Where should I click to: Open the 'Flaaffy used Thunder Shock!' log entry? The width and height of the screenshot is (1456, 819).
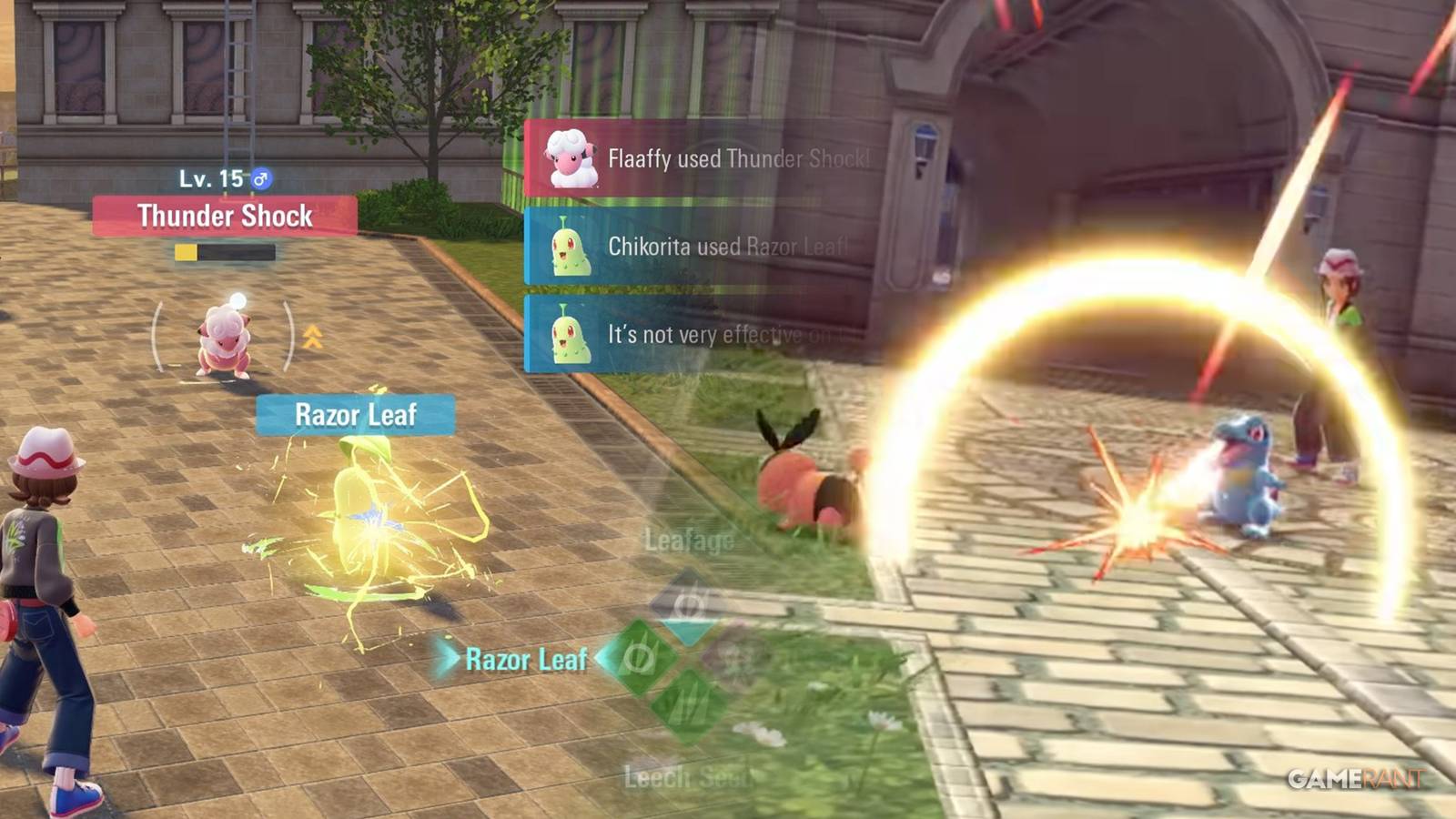click(x=737, y=158)
